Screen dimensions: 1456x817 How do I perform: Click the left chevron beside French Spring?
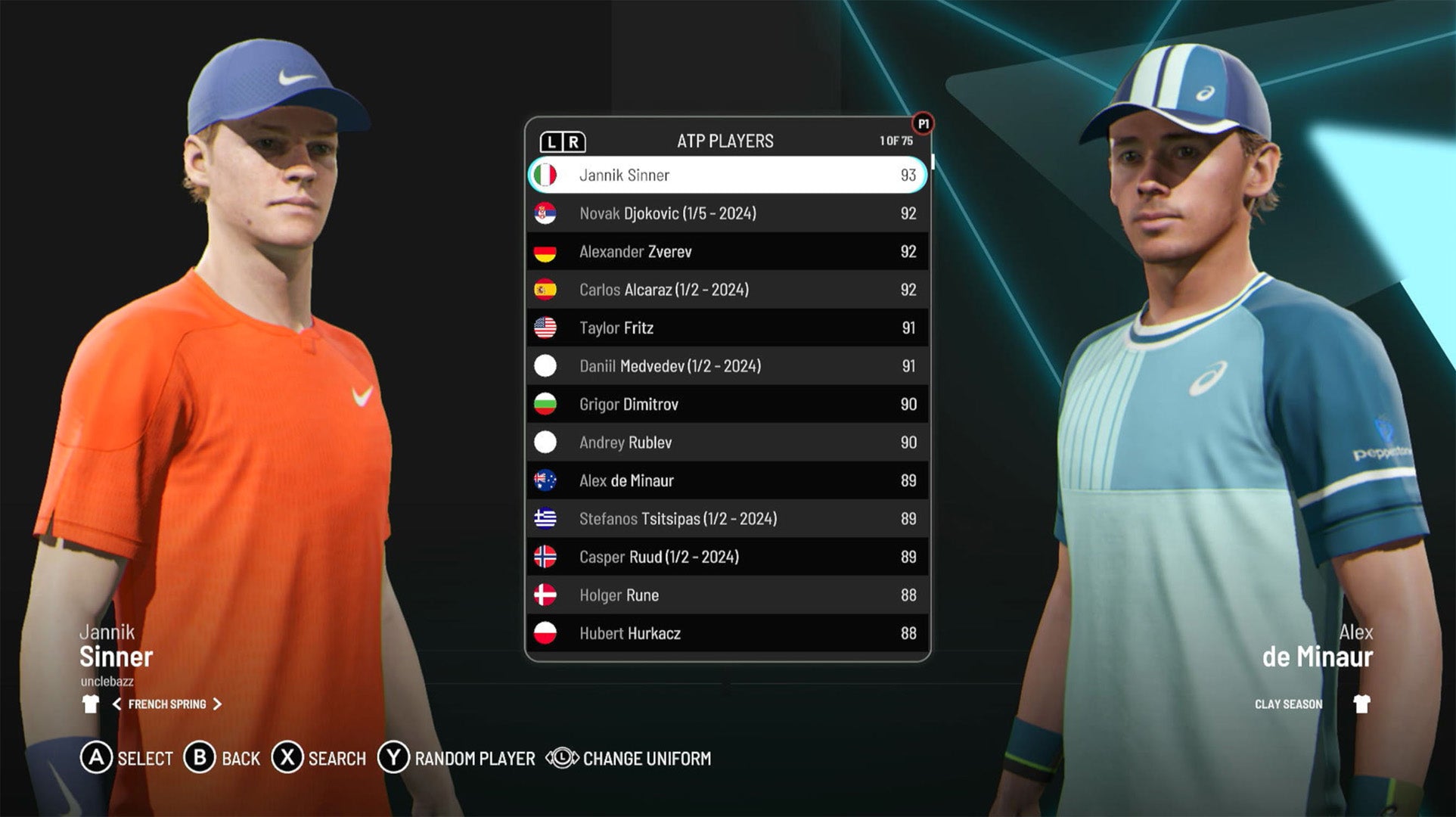[x=118, y=704]
